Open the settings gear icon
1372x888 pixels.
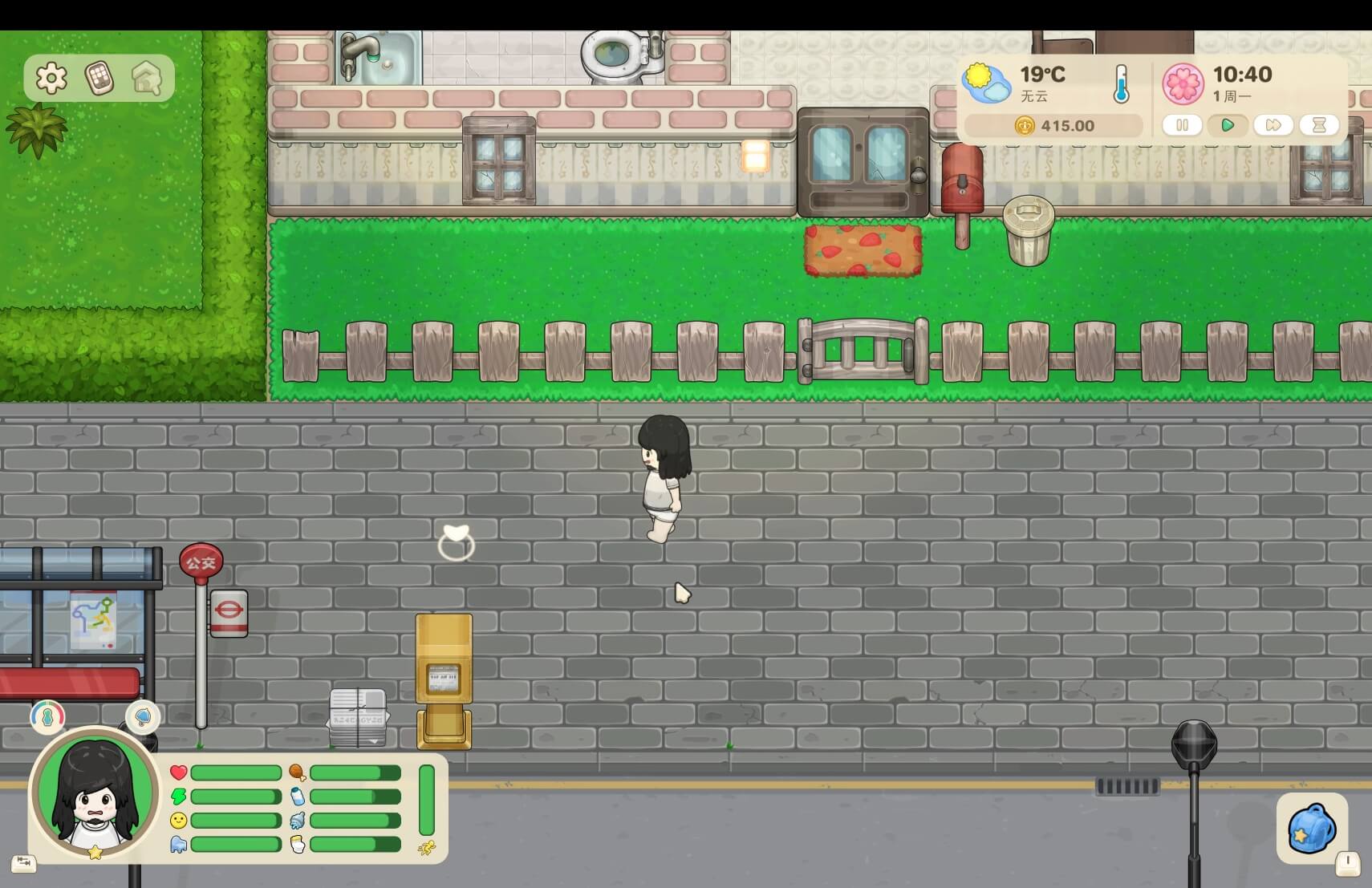point(51,78)
